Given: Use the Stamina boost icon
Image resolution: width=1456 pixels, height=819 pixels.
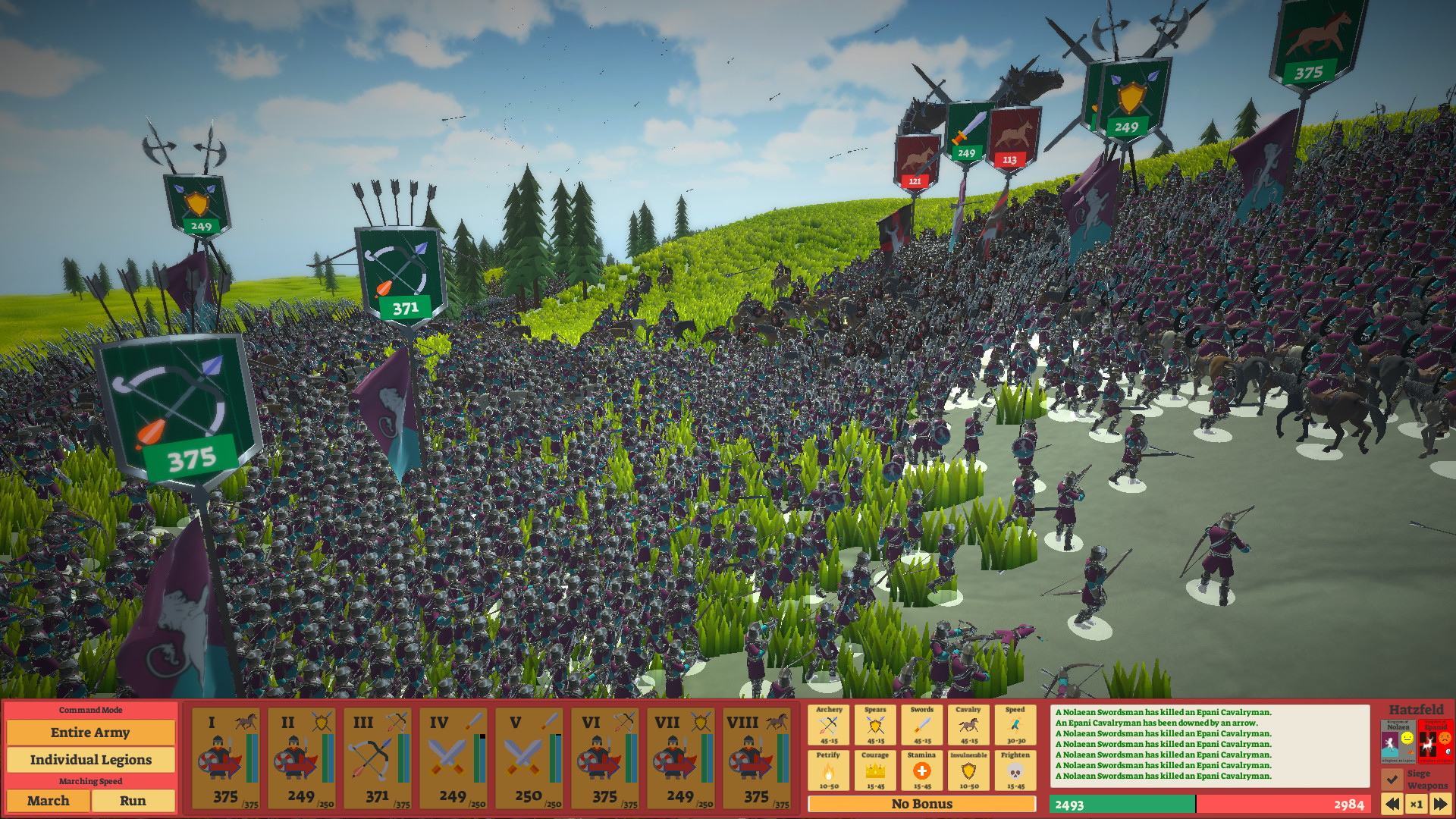Looking at the screenshot, I should pyautogui.click(x=923, y=772).
